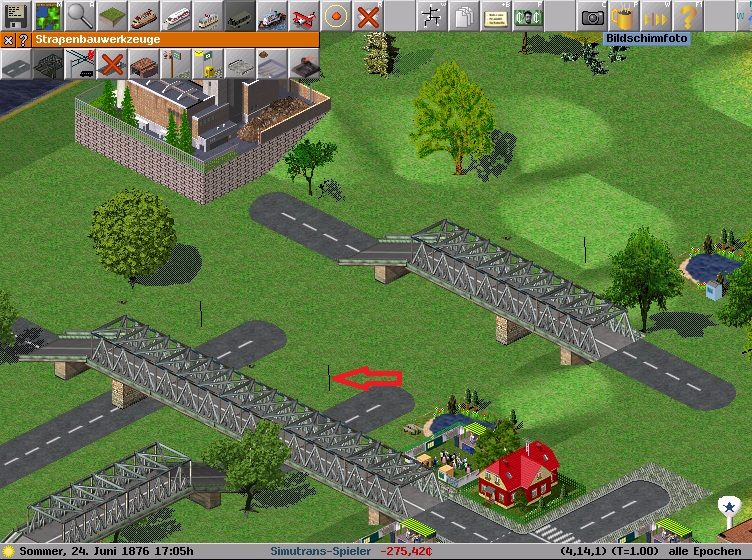Open the ship building tools
This screenshot has width=752, height=560.
coord(271,15)
